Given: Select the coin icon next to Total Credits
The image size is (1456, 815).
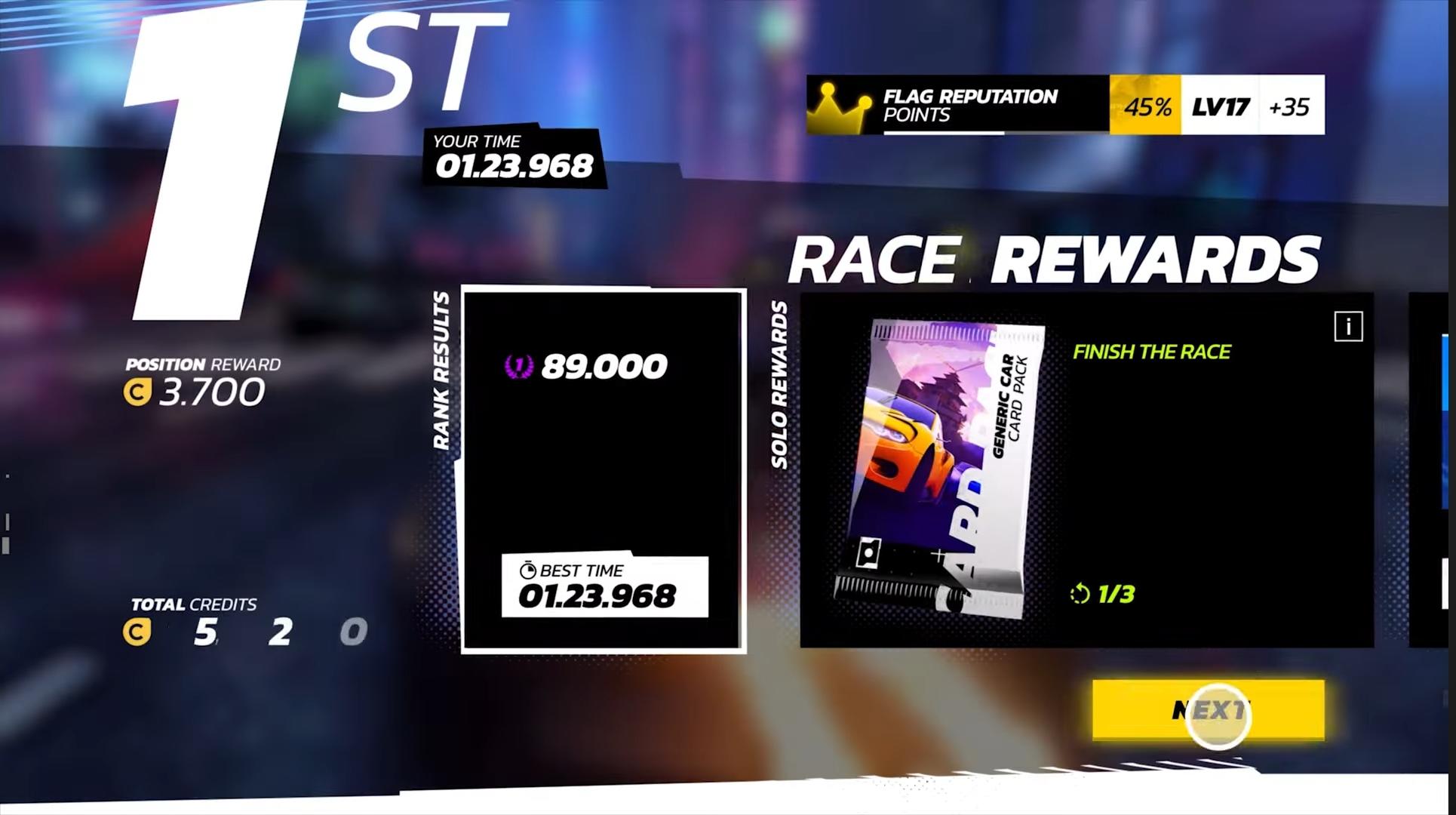Looking at the screenshot, I should [136, 632].
